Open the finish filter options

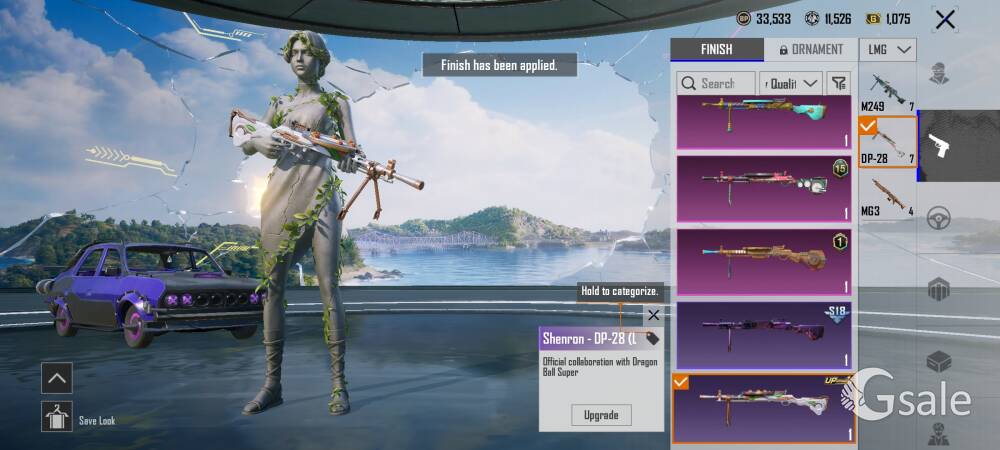pyautogui.click(x=839, y=83)
